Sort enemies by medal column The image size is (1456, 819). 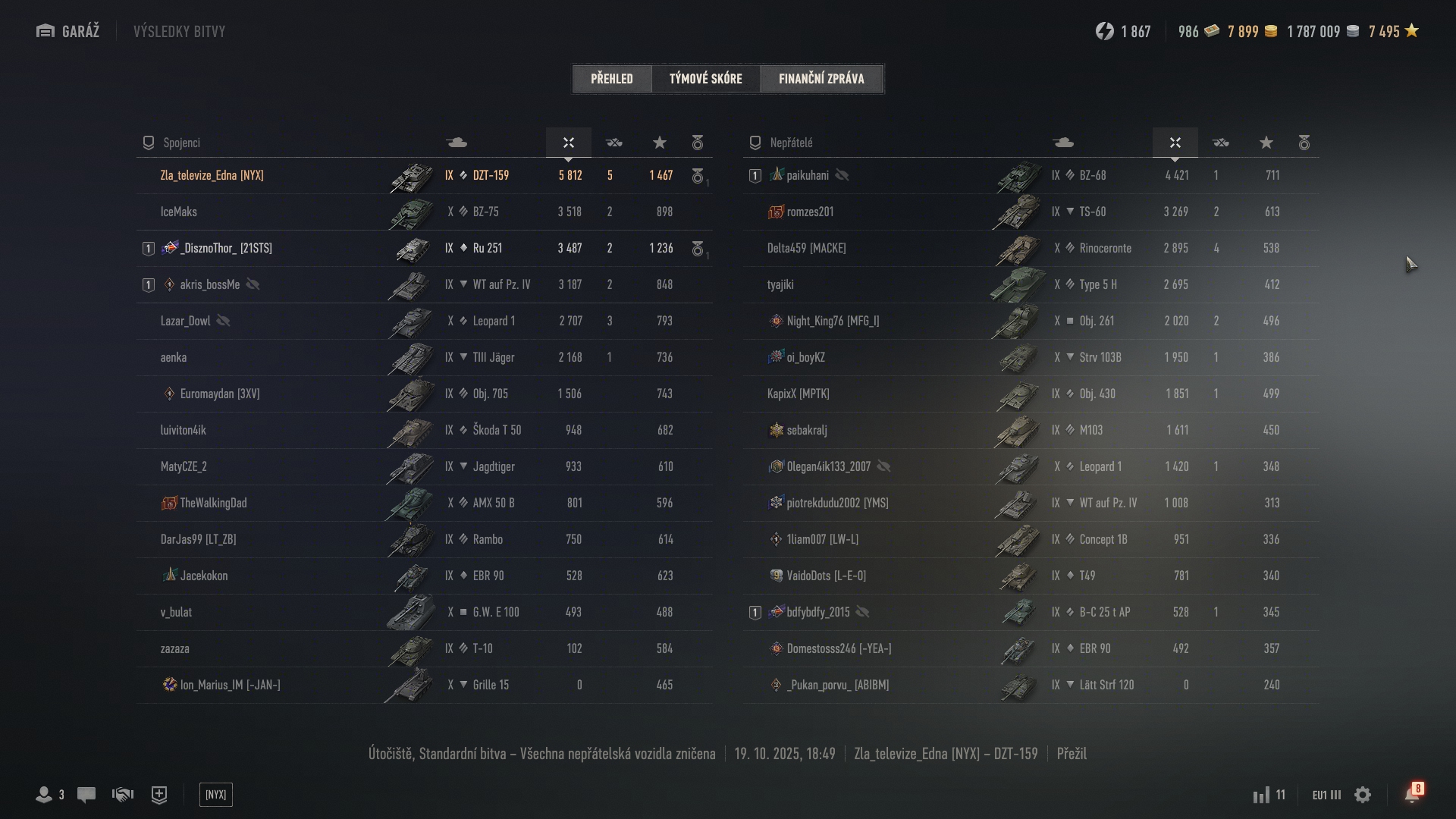[1304, 143]
